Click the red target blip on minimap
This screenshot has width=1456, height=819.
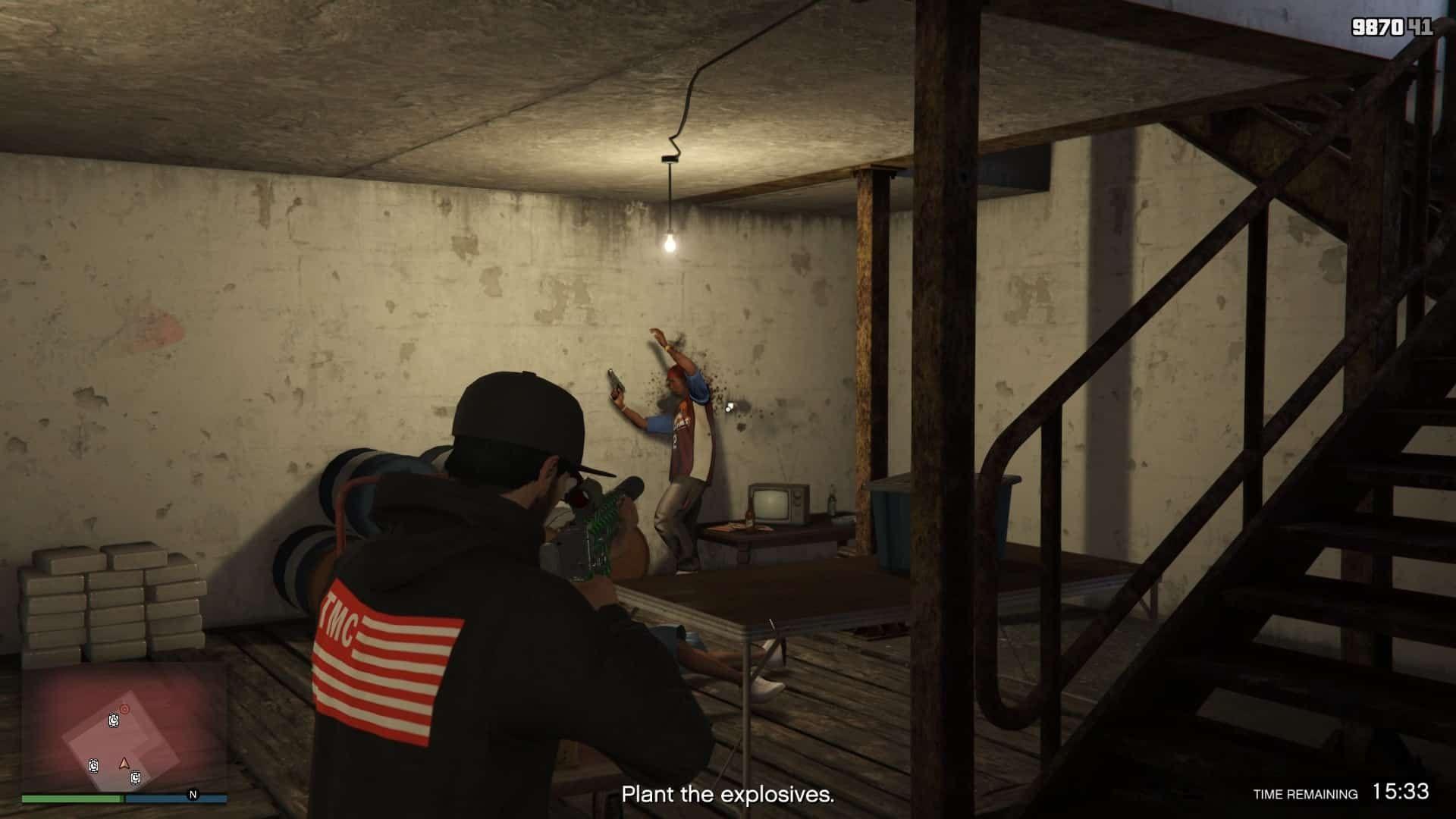pyautogui.click(x=125, y=709)
